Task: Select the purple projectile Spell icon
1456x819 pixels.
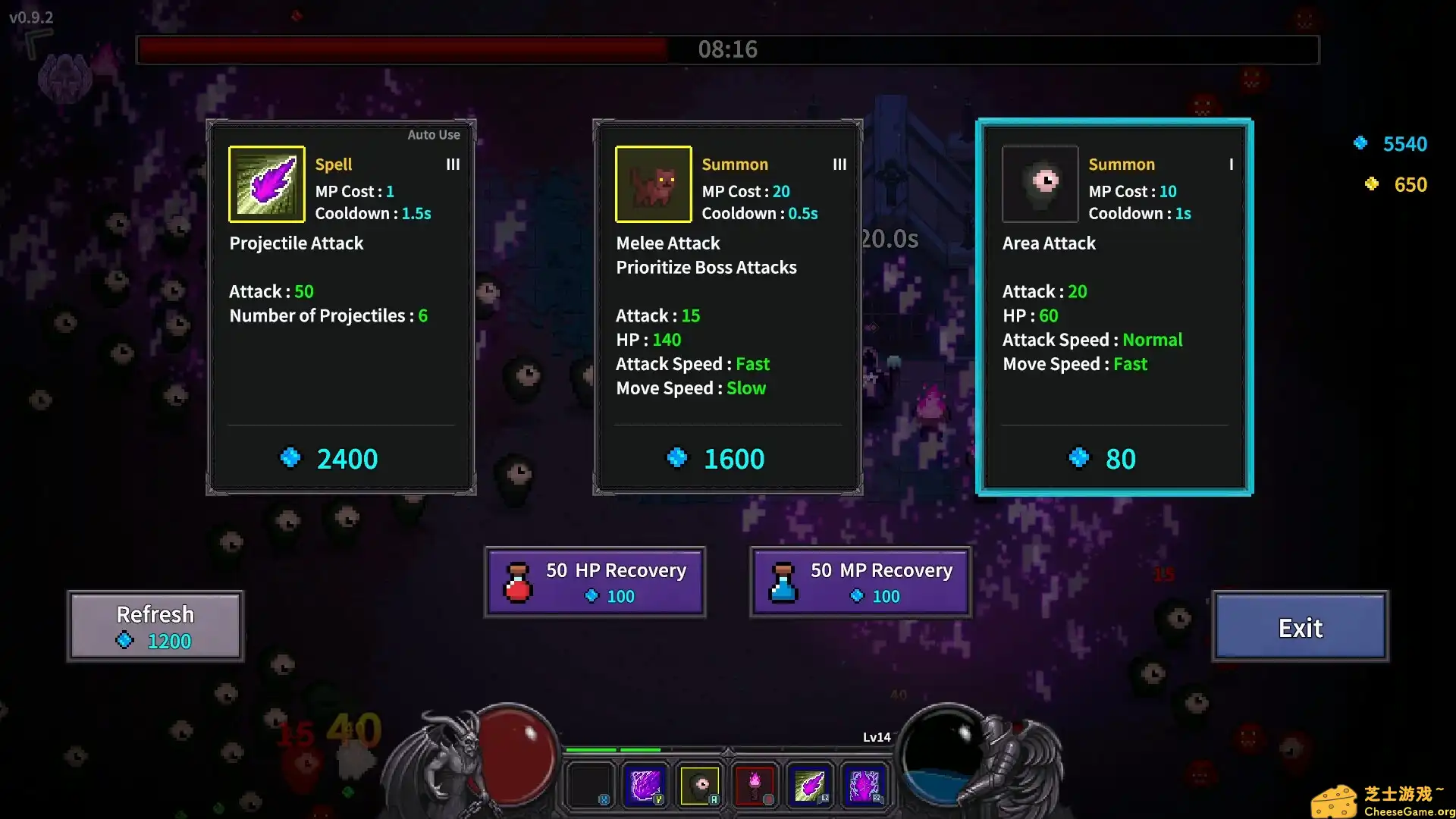Action: [267, 184]
